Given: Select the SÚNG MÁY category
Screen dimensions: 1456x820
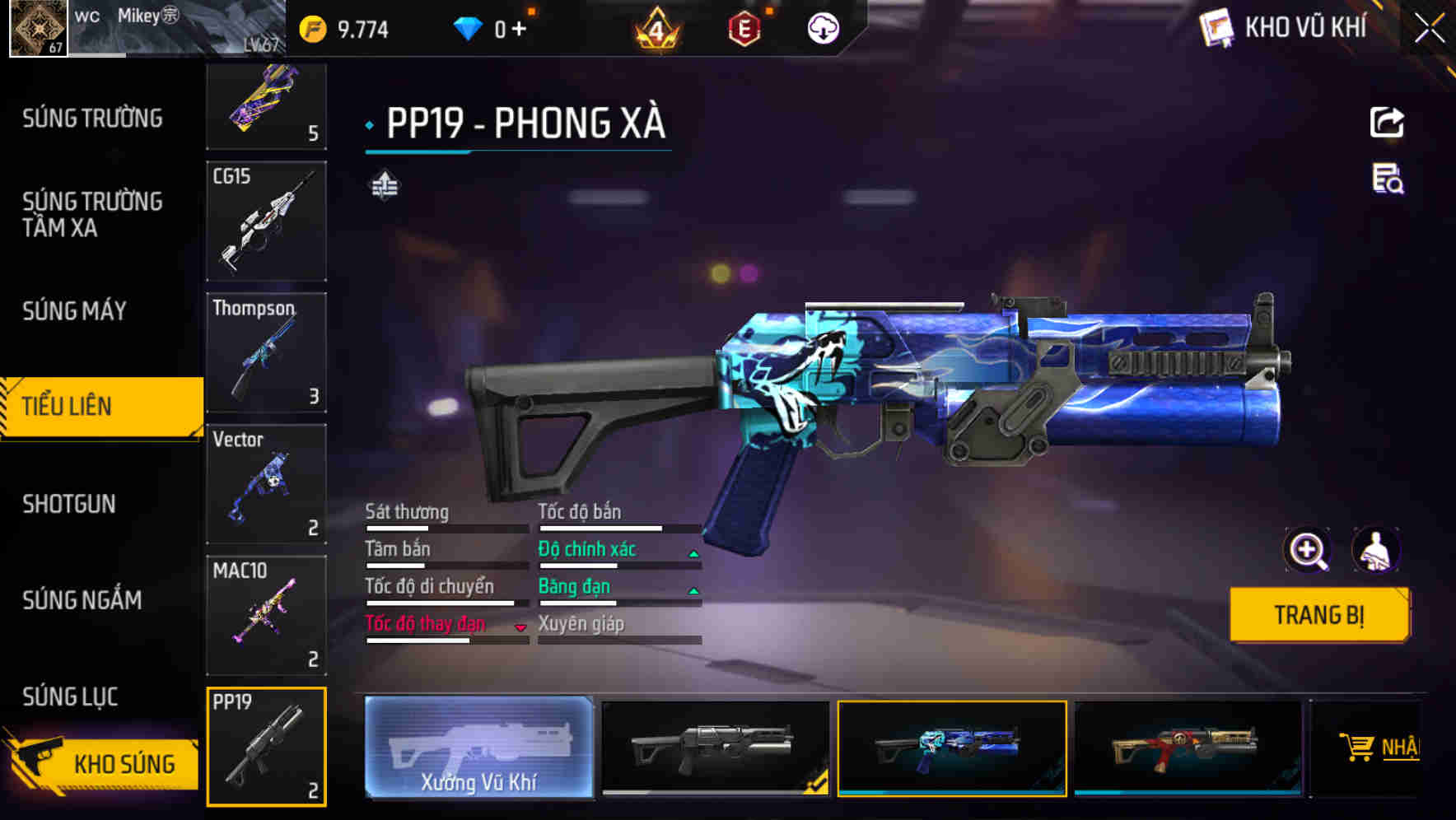Looking at the screenshot, I should [x=72, y=310].
